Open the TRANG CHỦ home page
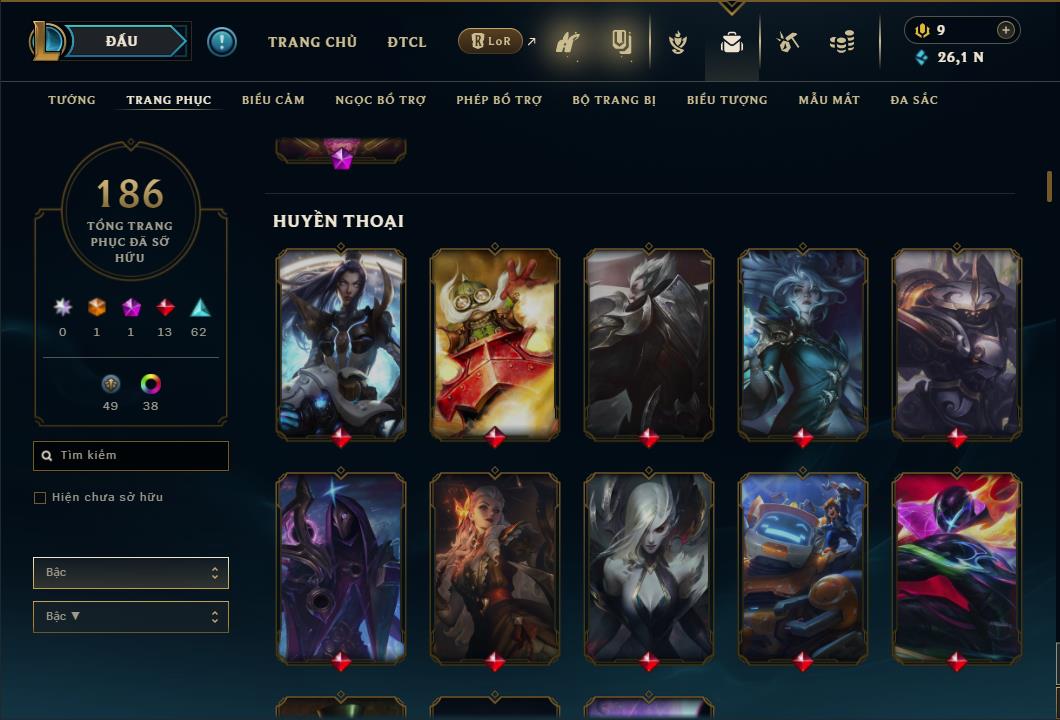The image size is (1060, 720). [312, 42]
